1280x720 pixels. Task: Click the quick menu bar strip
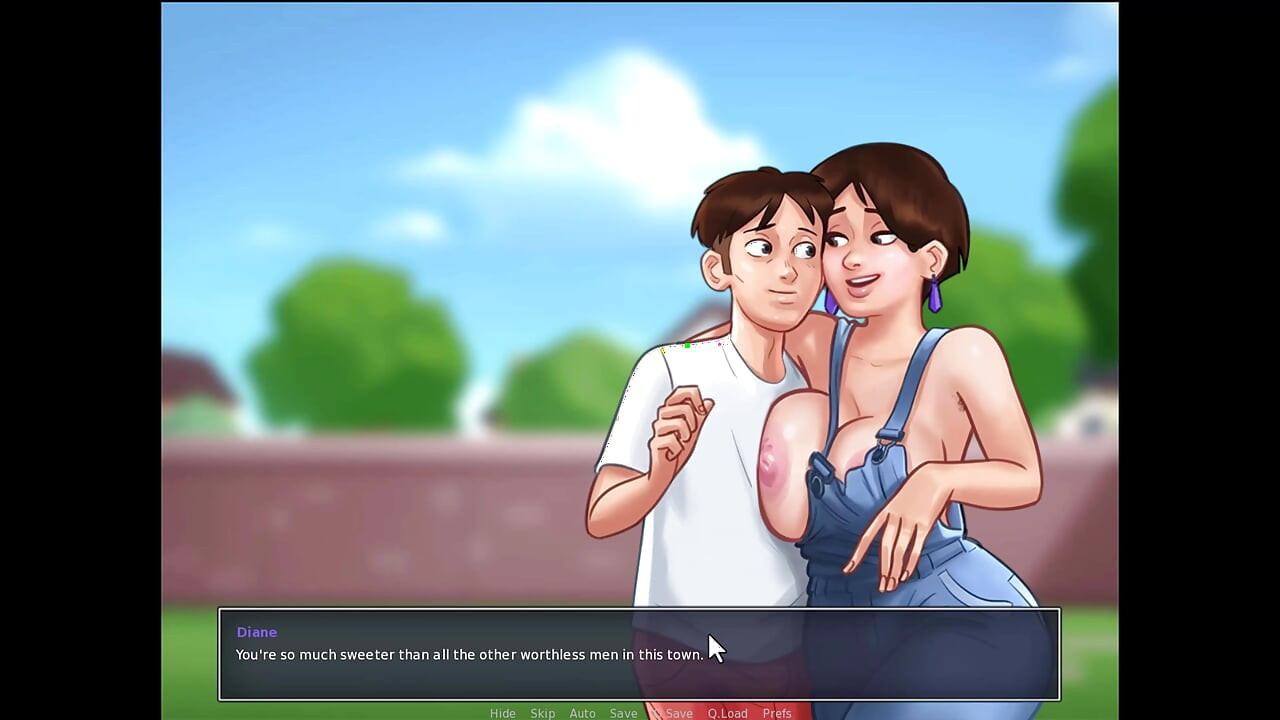640,713
